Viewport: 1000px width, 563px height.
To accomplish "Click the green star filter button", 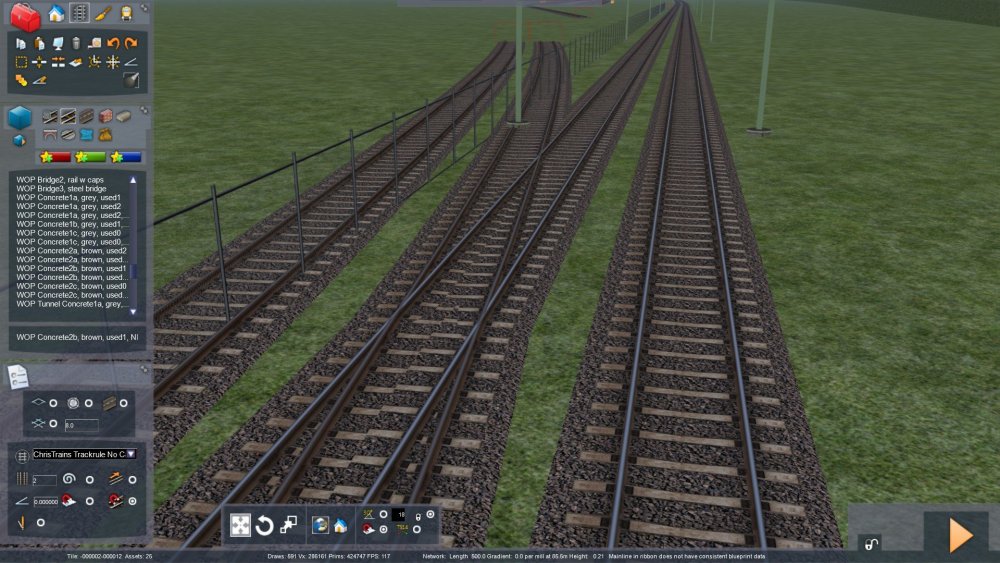I will [x=91, y=157].
